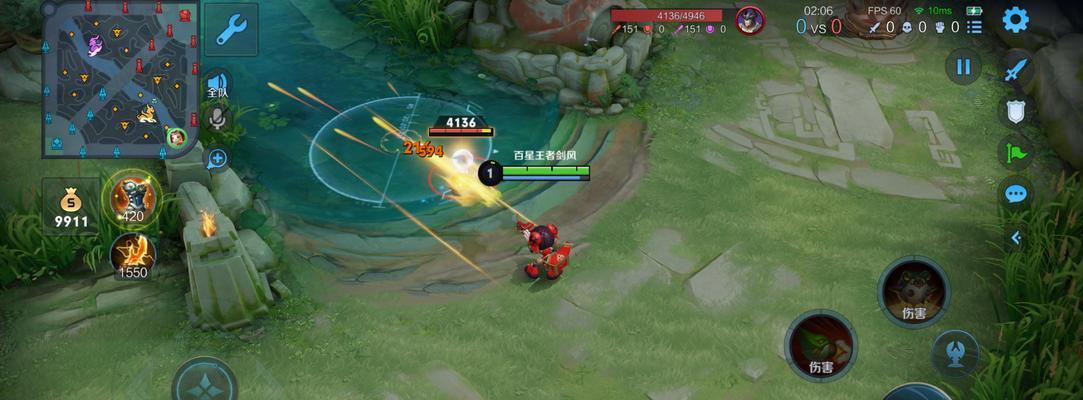Toggle the 全队 team voice speaker
The height and width of the screenshot is (400, 1083).
pyautogui.click(x=217, y=84)
